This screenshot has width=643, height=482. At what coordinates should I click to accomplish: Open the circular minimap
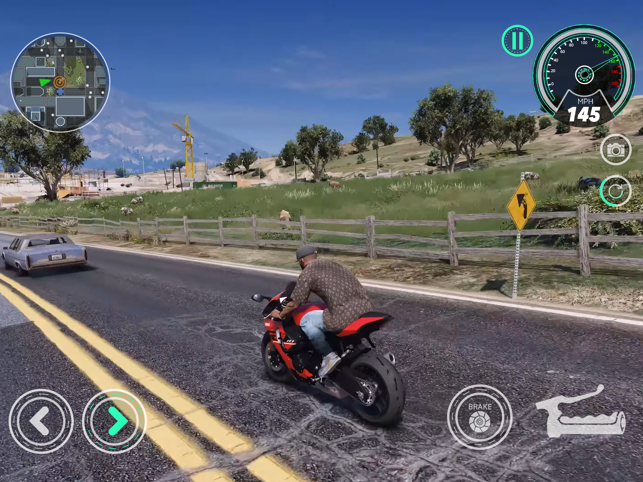[x=60, y=83]
